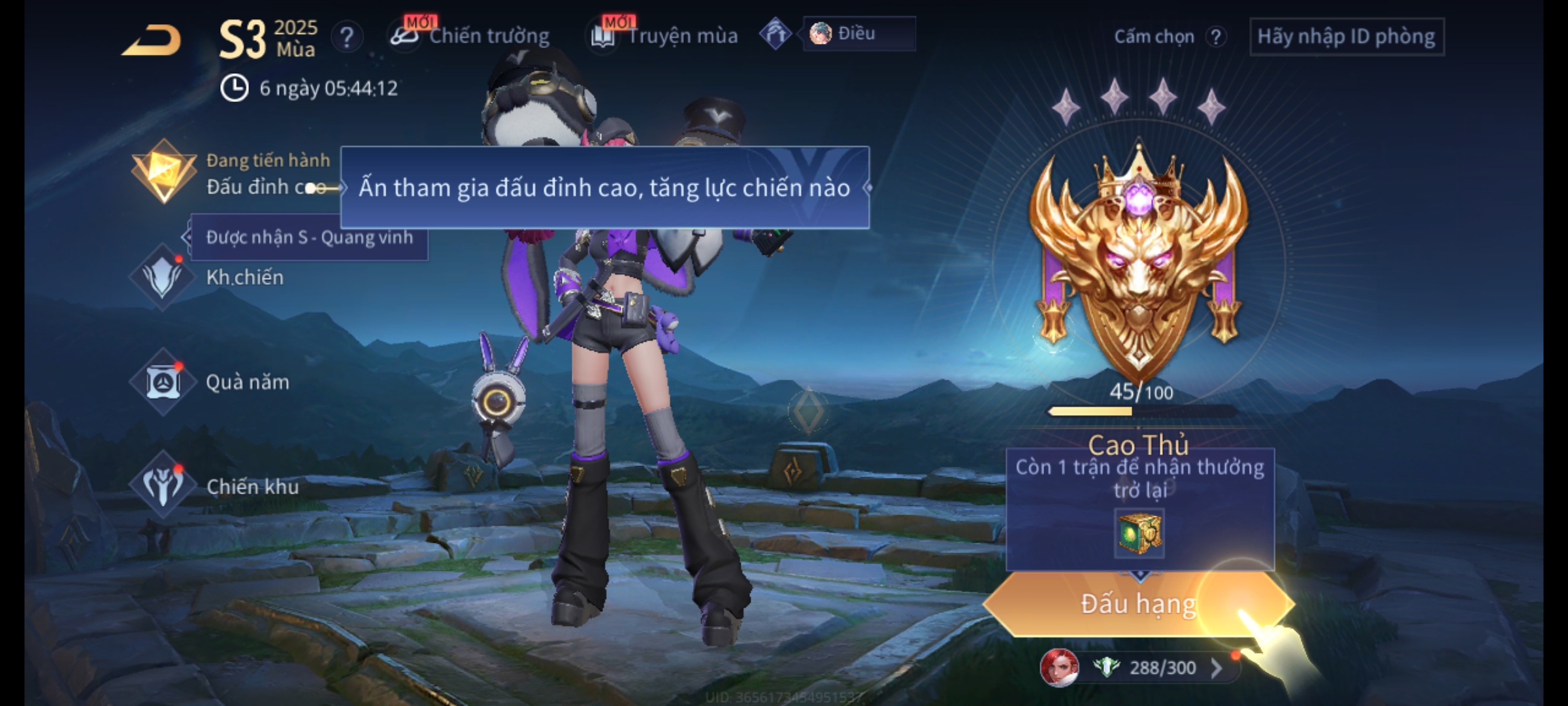Image resolution: width=1568 pixels, height=706 pixels.
Task: Open the season help question mark
Action: [x=346, y=37]
